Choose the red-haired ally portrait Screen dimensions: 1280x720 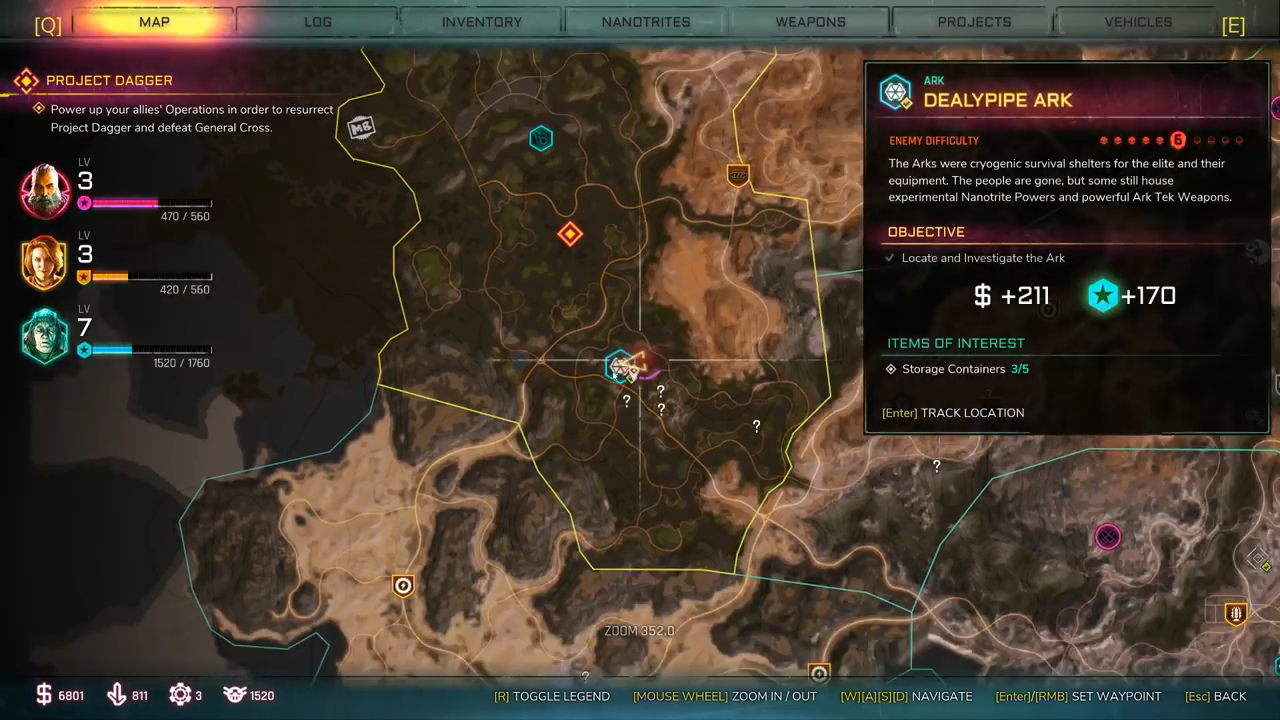(x=45, y=263)
